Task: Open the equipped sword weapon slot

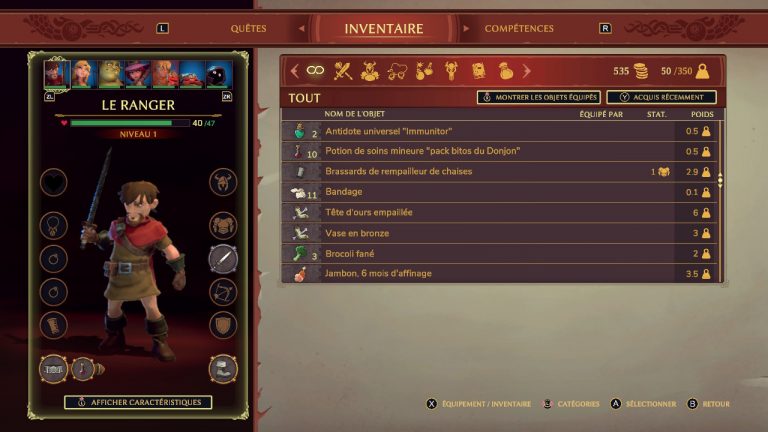Action: [223, 259]
